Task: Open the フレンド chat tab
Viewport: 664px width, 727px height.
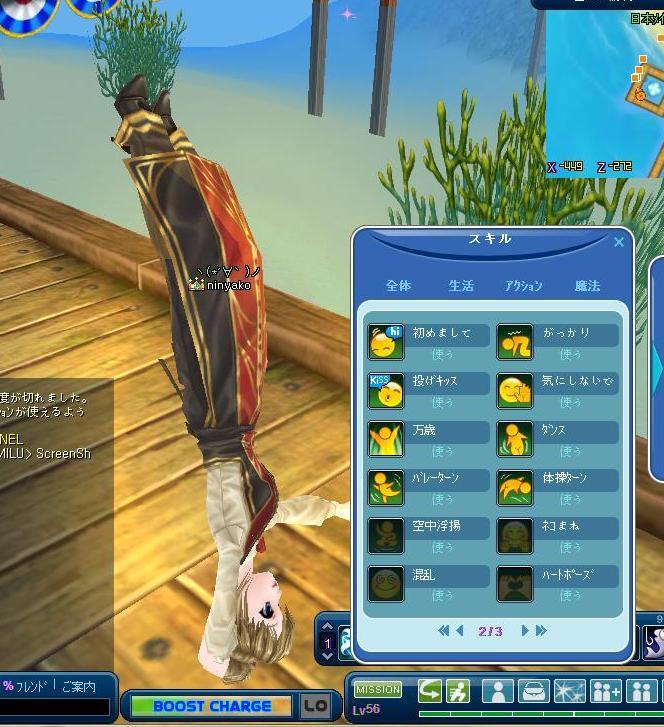Action: (x=29, y=686)
